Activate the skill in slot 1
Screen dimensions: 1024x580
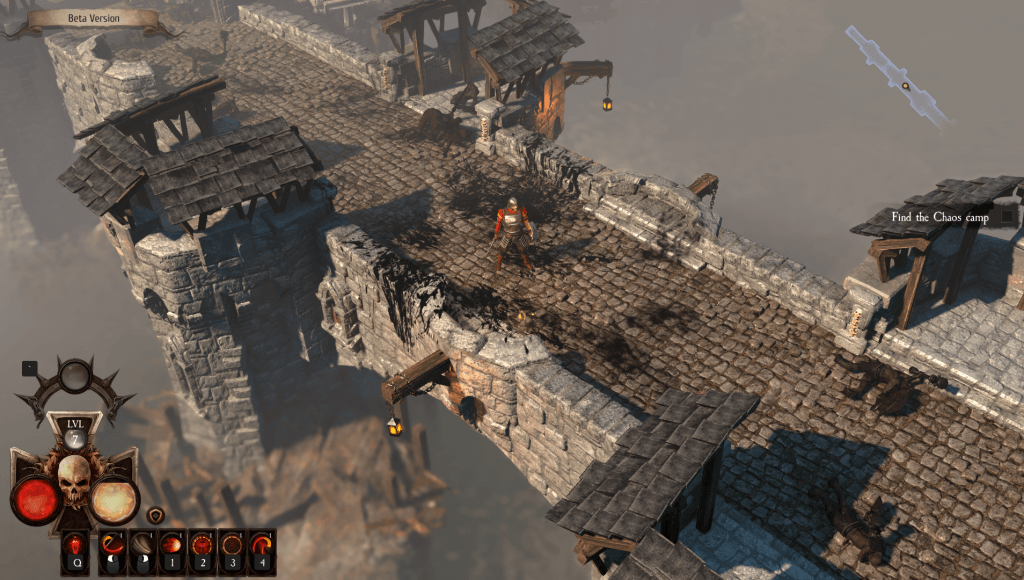click(x=172, y=551)
